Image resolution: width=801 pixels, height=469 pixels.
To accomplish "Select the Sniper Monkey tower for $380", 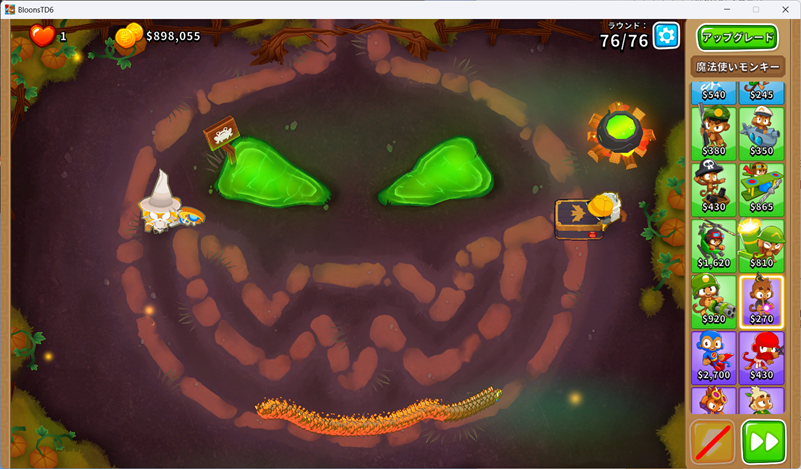I will point(714,131).
